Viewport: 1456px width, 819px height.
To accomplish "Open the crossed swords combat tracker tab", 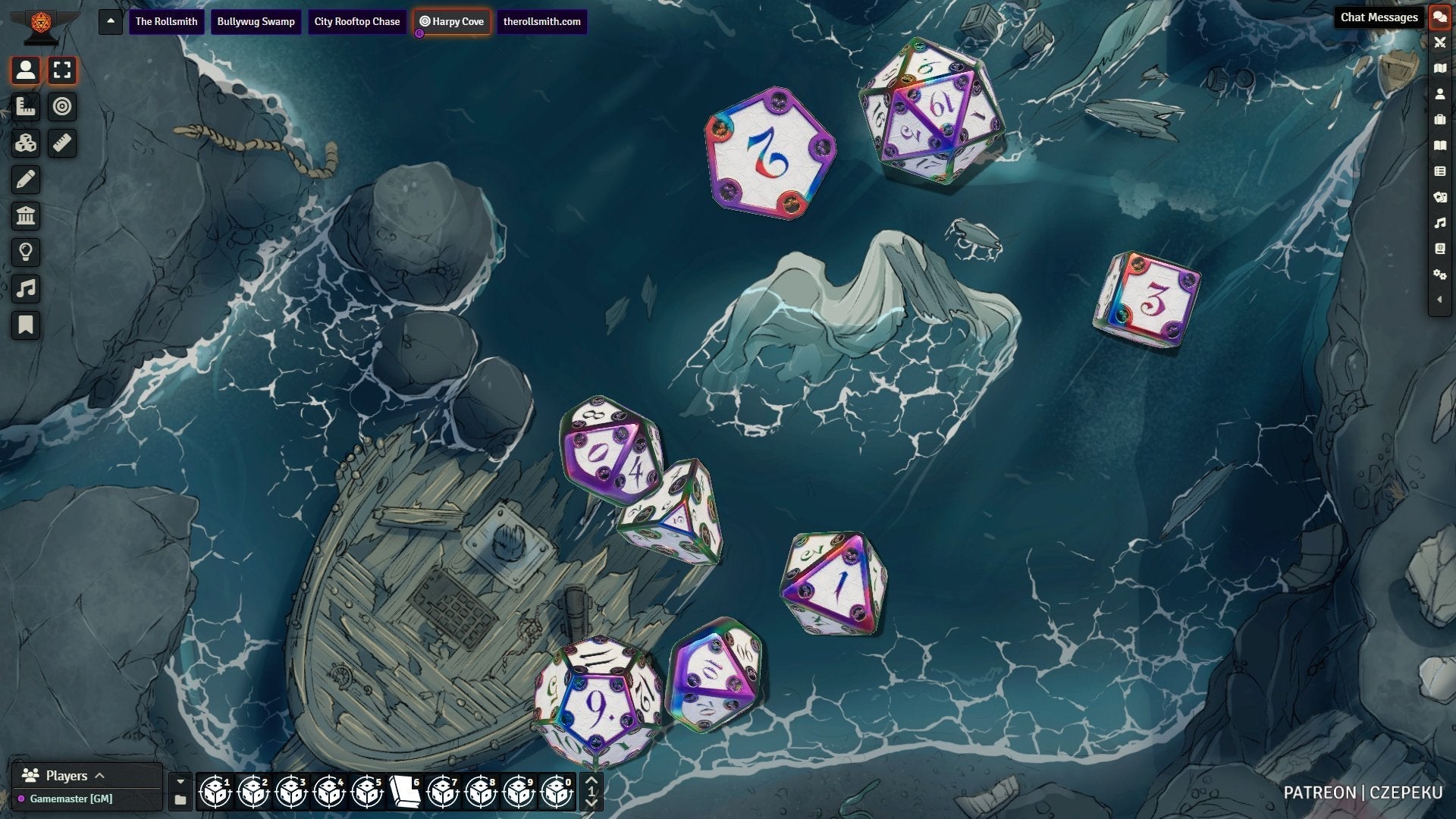I will [1439, 42].
